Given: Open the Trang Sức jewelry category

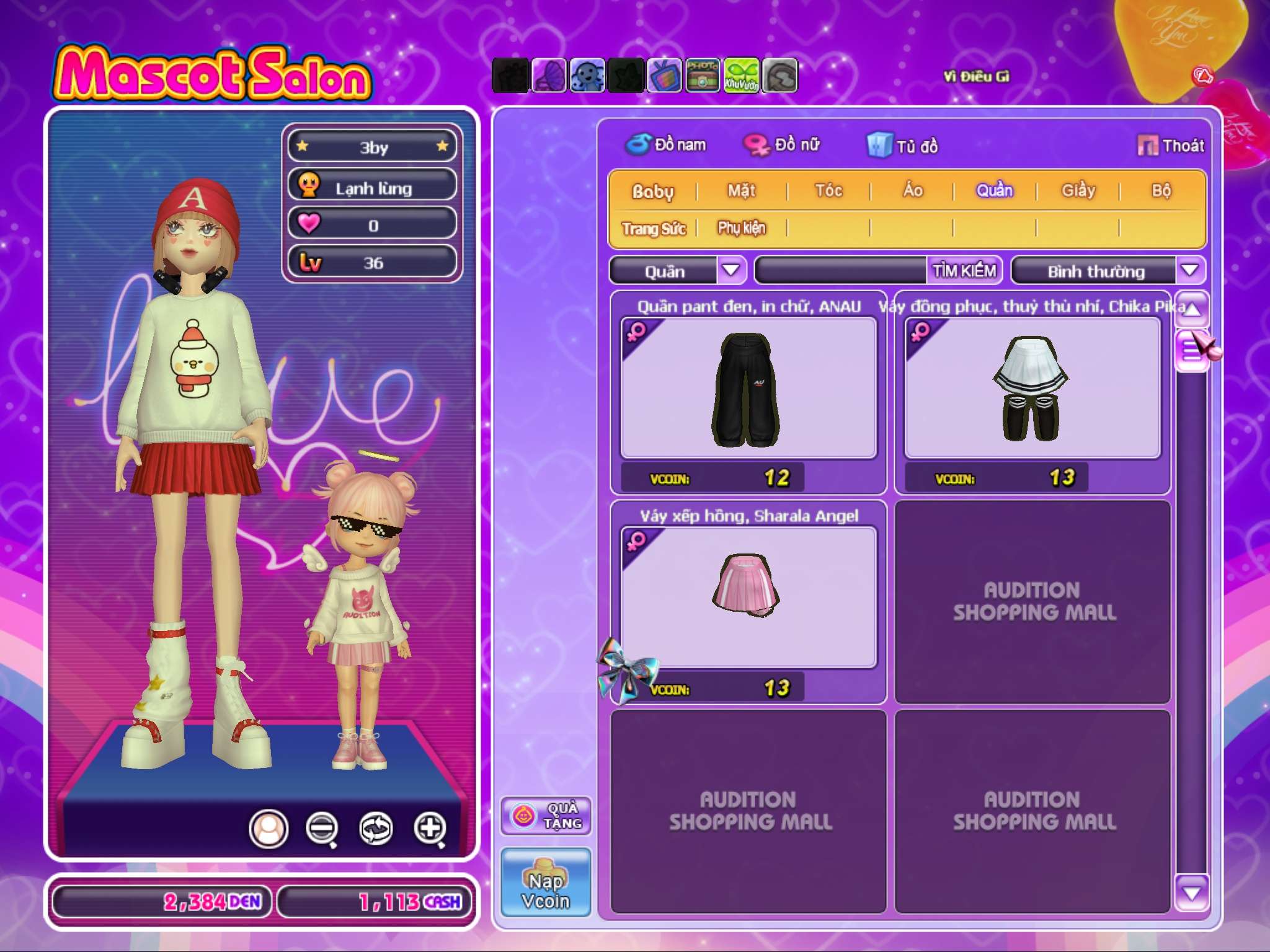Looking at the screenshot, I should pyautogui.click(x=654, y=229).
